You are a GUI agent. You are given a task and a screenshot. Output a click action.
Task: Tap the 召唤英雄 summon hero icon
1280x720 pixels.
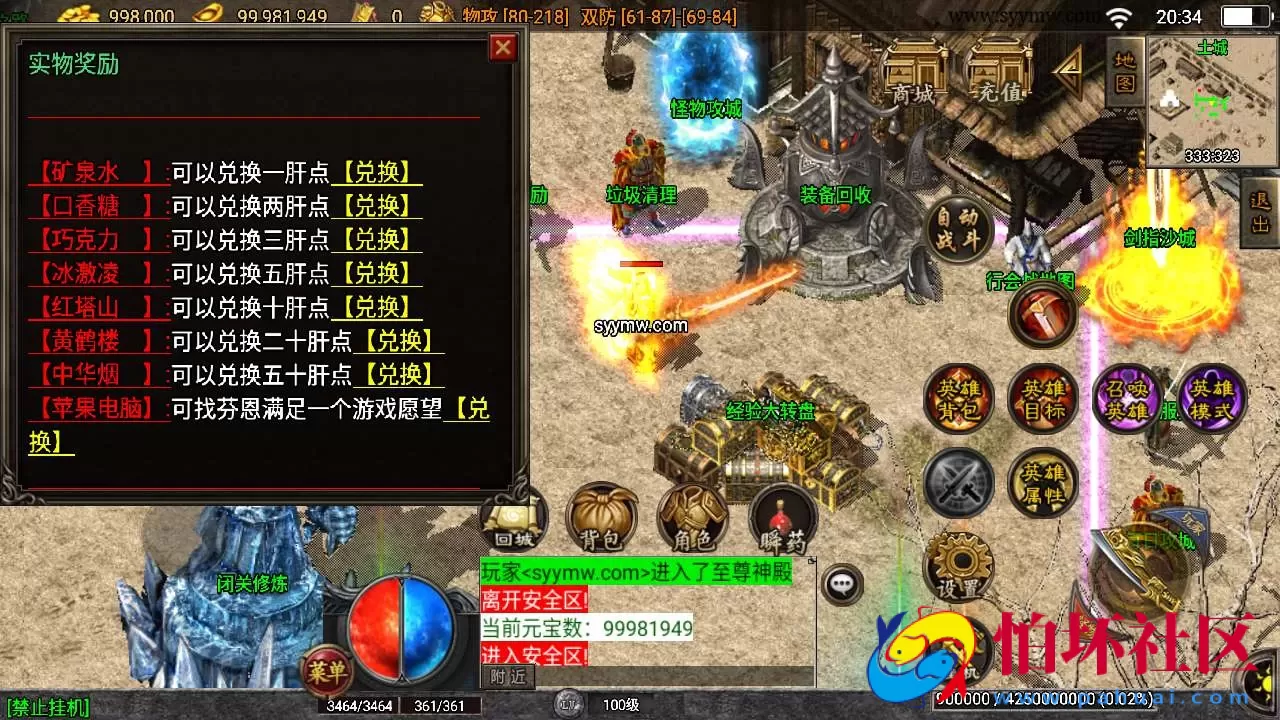pyautogui.click(x=1128, y=399)
